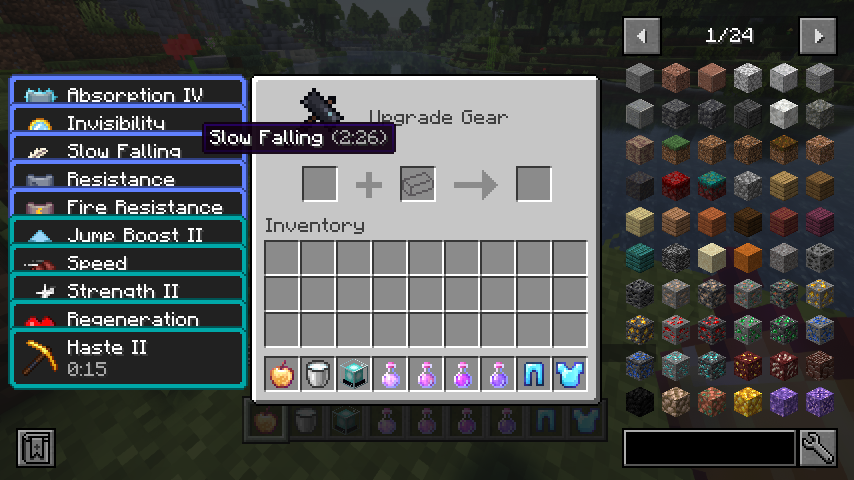This screenshot has height=480, width=854.
Task: Click the smithing output result slot
Action: pyautogui.click(x=534, y=184)
